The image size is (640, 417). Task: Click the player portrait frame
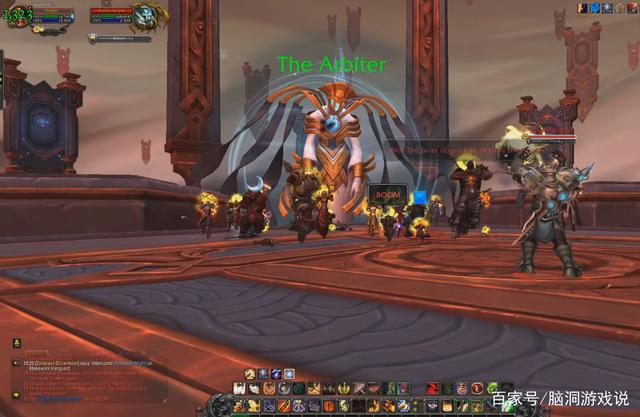click(17, 15)
